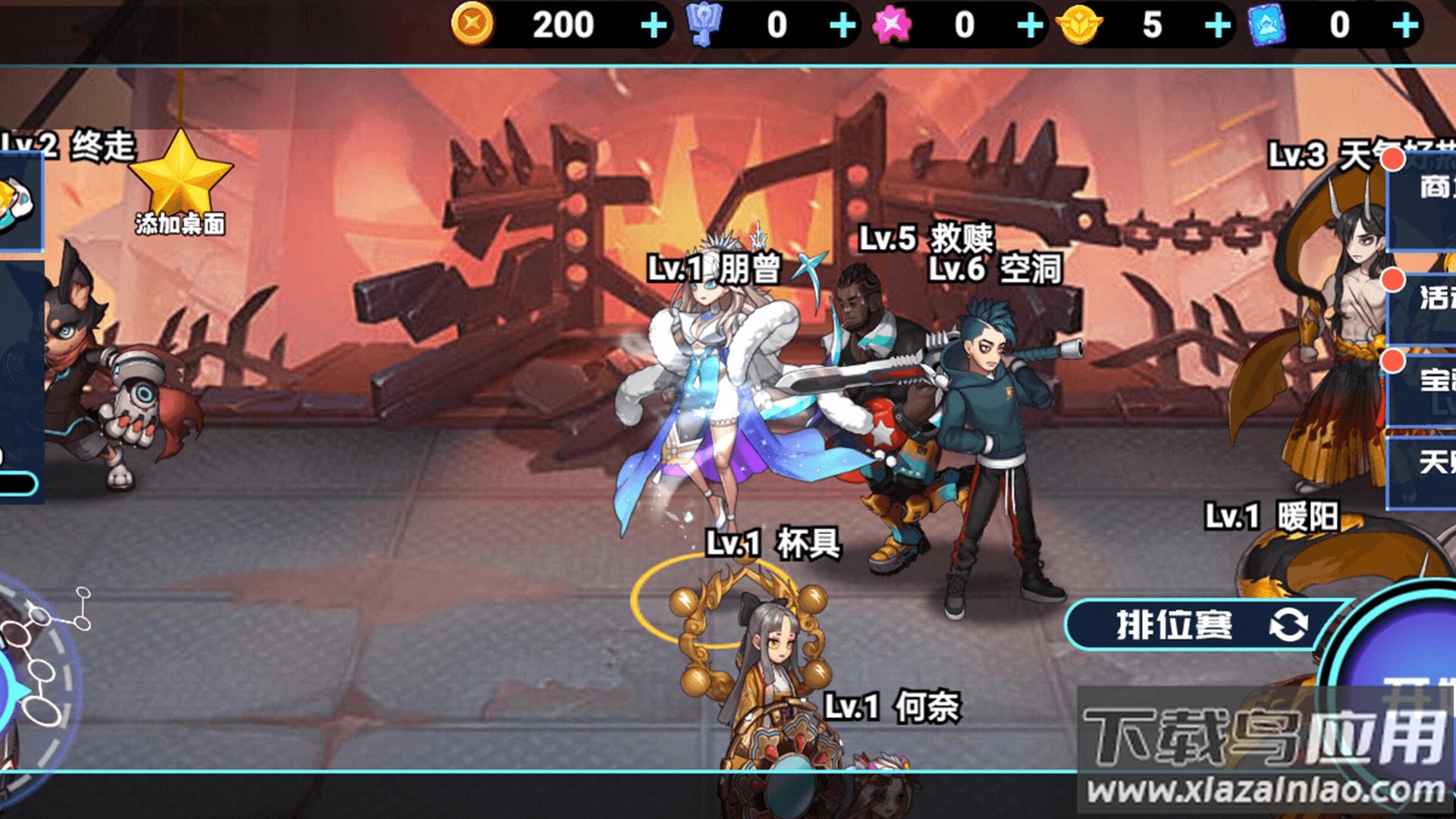The height and width of the screenshot is (819, 1456).
Task: Click the pink star currency icon
Action: (x=893, y=24)
